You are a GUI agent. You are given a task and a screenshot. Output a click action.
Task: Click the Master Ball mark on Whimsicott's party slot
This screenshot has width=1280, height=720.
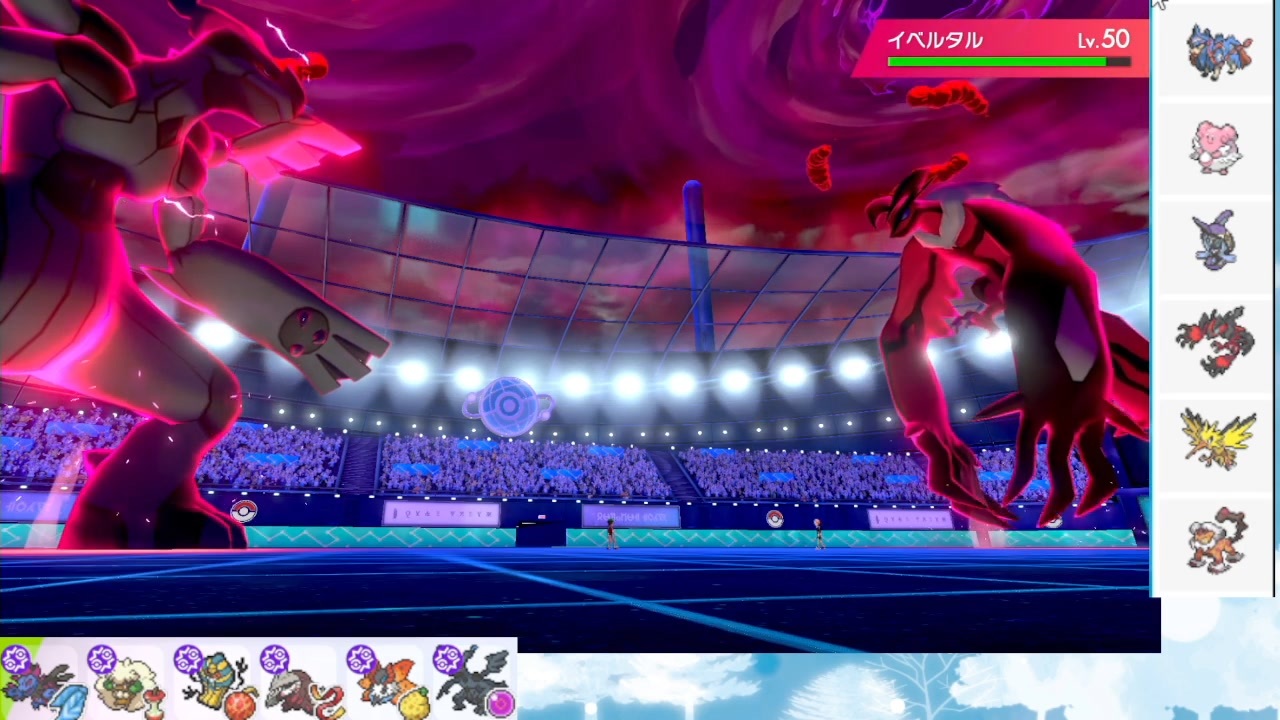(105, 660)
